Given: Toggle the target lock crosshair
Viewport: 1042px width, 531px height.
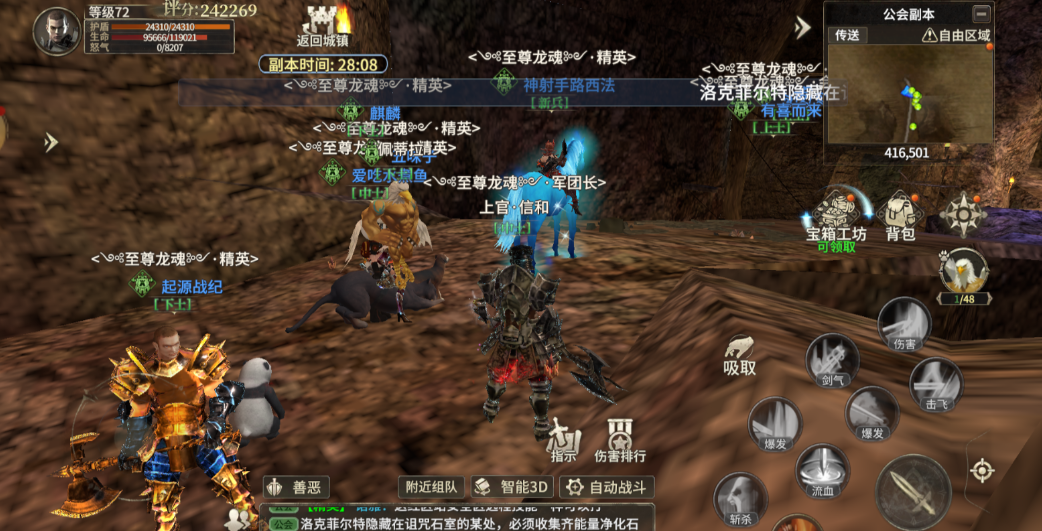Looking at the screenshot, I should [982, 470].
